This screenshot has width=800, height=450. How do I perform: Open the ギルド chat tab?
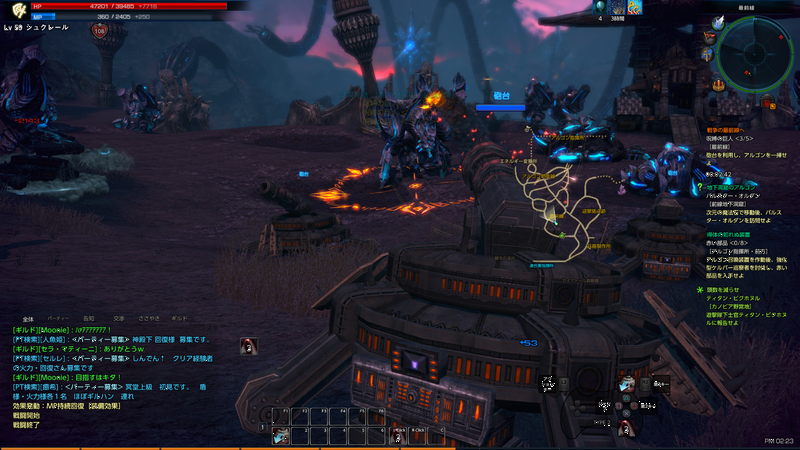point(179,318)
